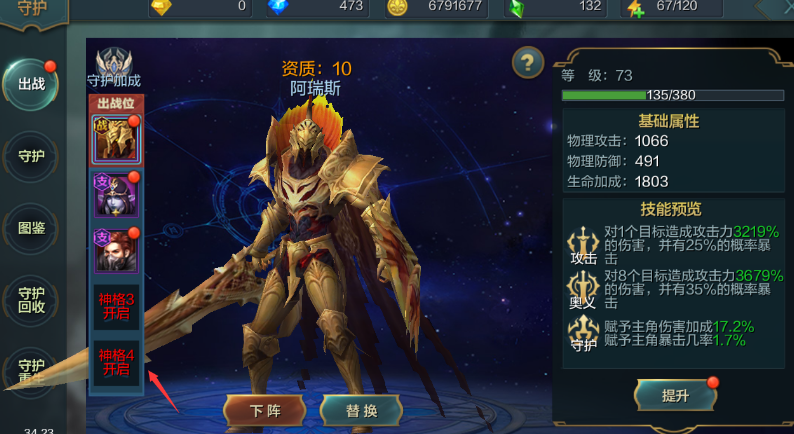Open the 守护 tab

point(31,156)
